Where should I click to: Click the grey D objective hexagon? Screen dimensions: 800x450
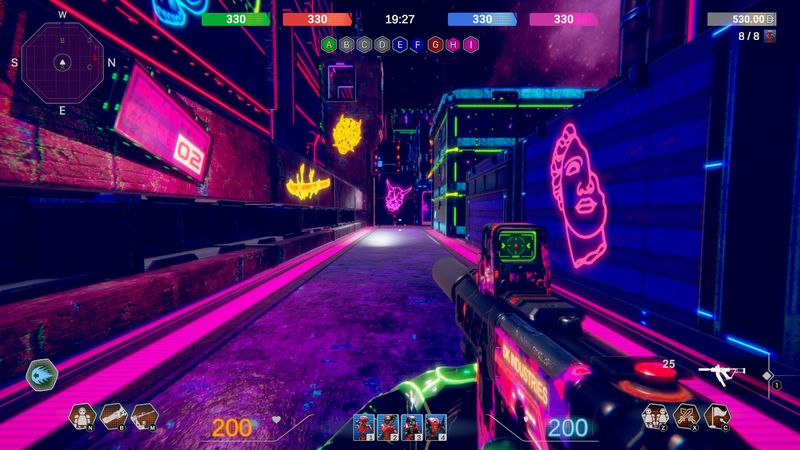pyautogui.click(x=382, y=45)
